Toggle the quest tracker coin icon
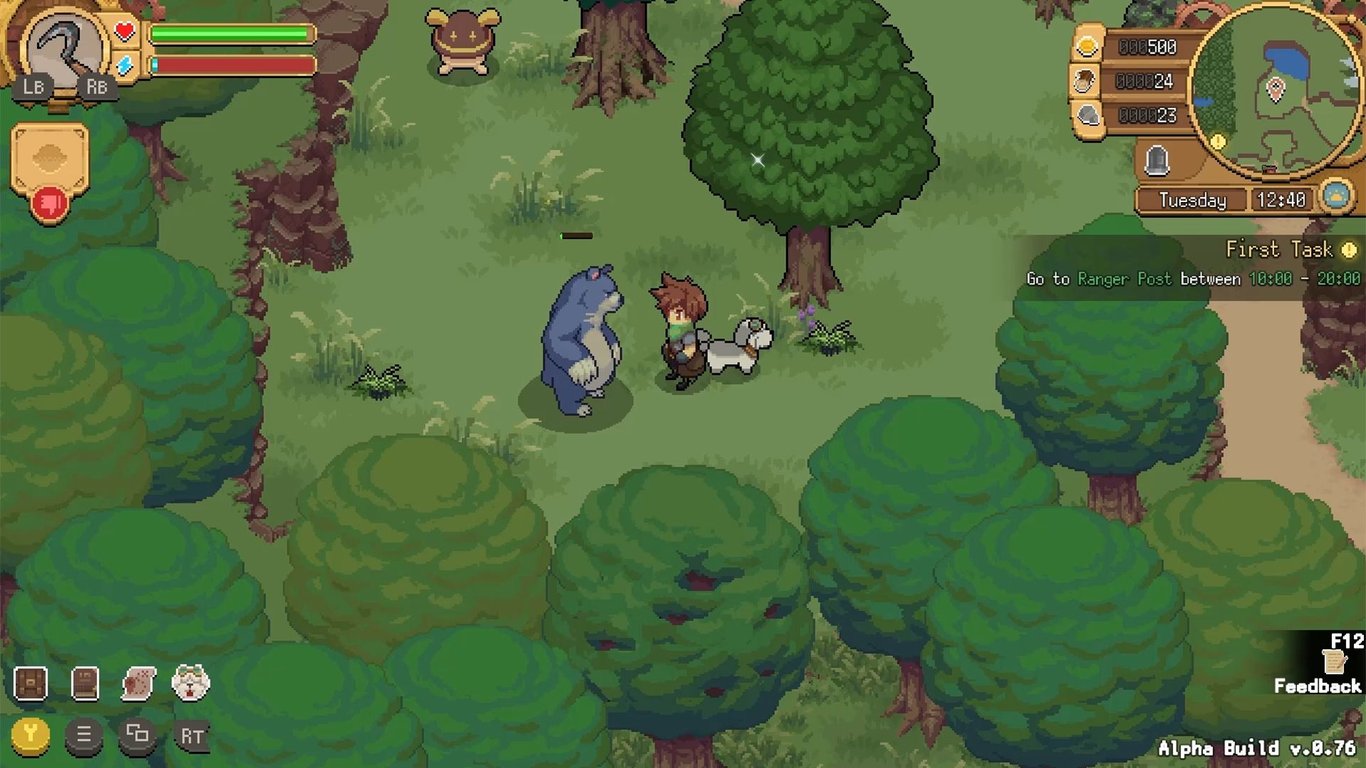This screenshot has width=1366, height=768. pos(1349,249)
